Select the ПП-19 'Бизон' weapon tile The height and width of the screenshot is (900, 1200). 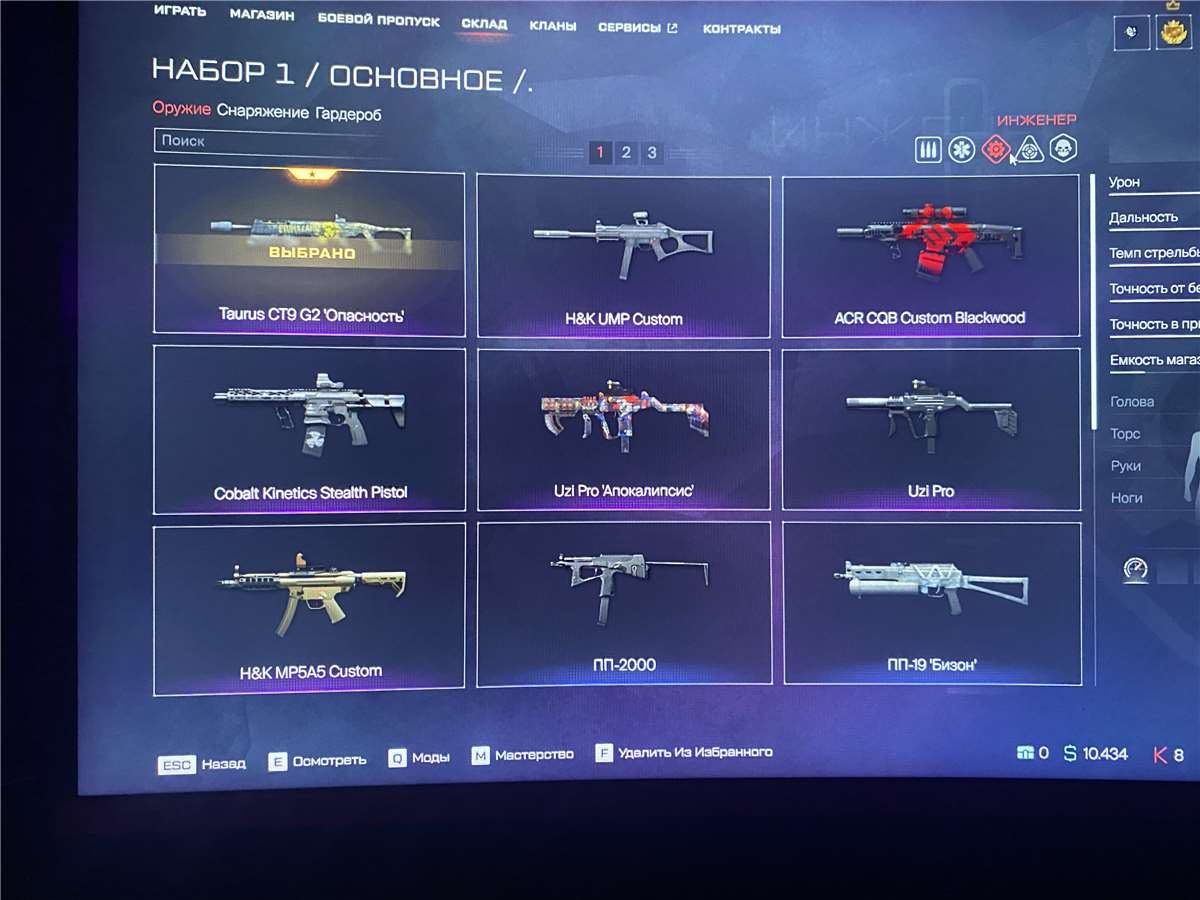tap(931, 603)
